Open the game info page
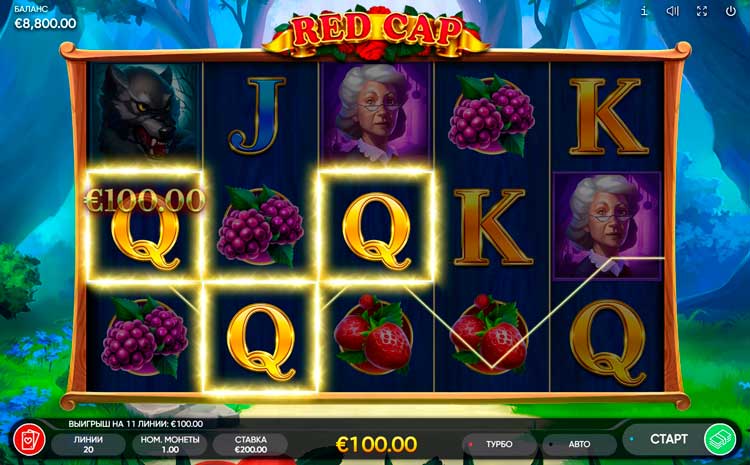This screenshot has width=750, height=465. (x=644, y=11)
